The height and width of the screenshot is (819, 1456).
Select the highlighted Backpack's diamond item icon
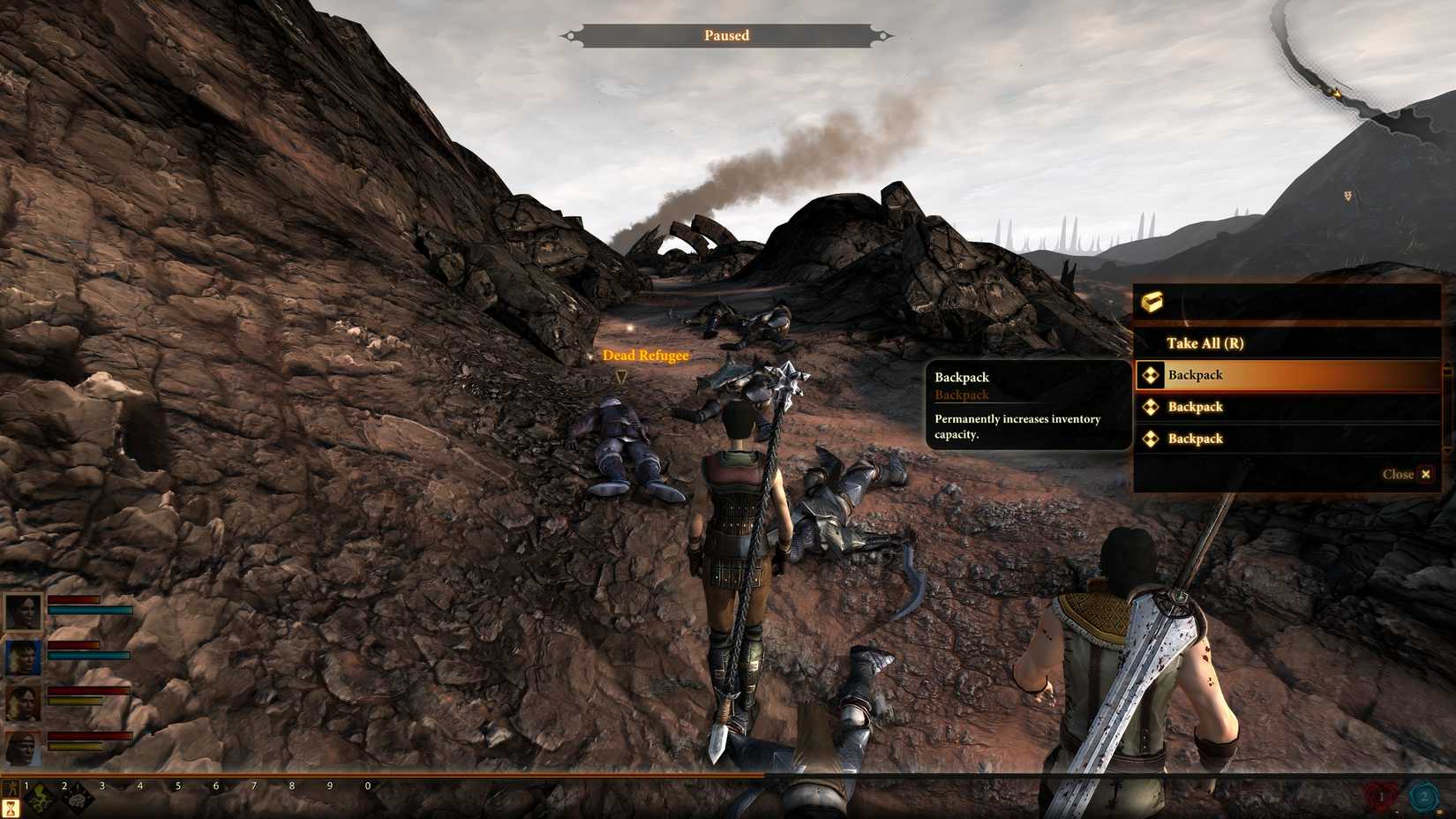pyautogui.click(x=1151, y=375)
